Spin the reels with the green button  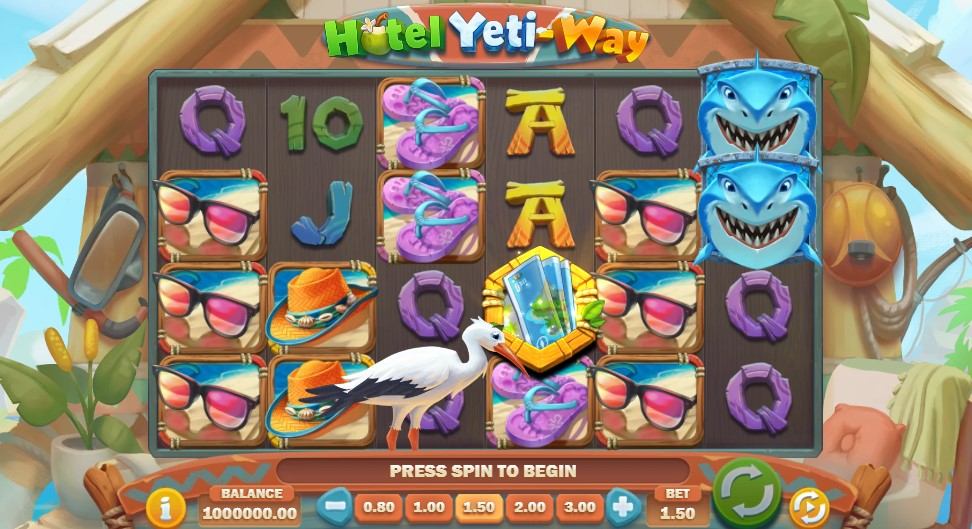746,493
